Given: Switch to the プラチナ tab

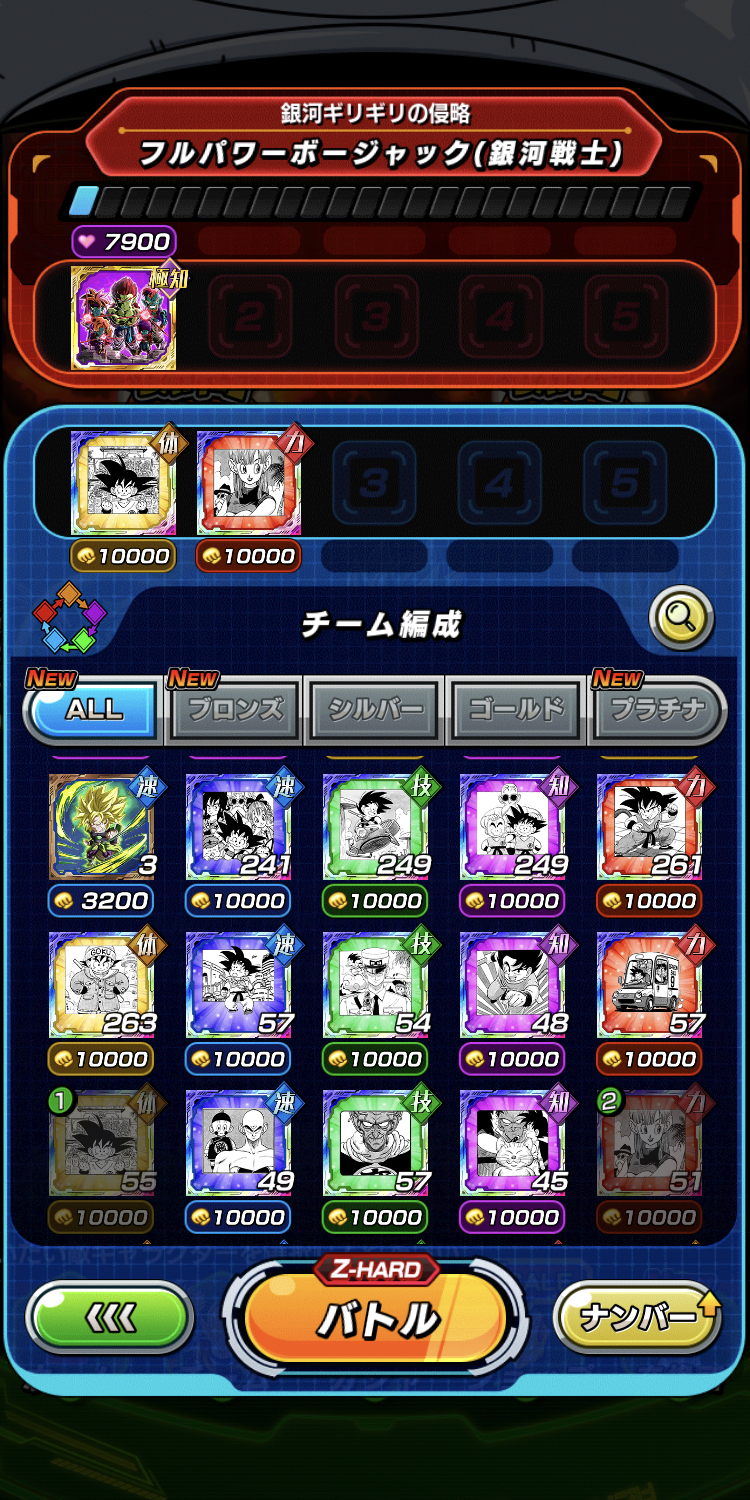Looking at the screenshot, I should point(656,710).
